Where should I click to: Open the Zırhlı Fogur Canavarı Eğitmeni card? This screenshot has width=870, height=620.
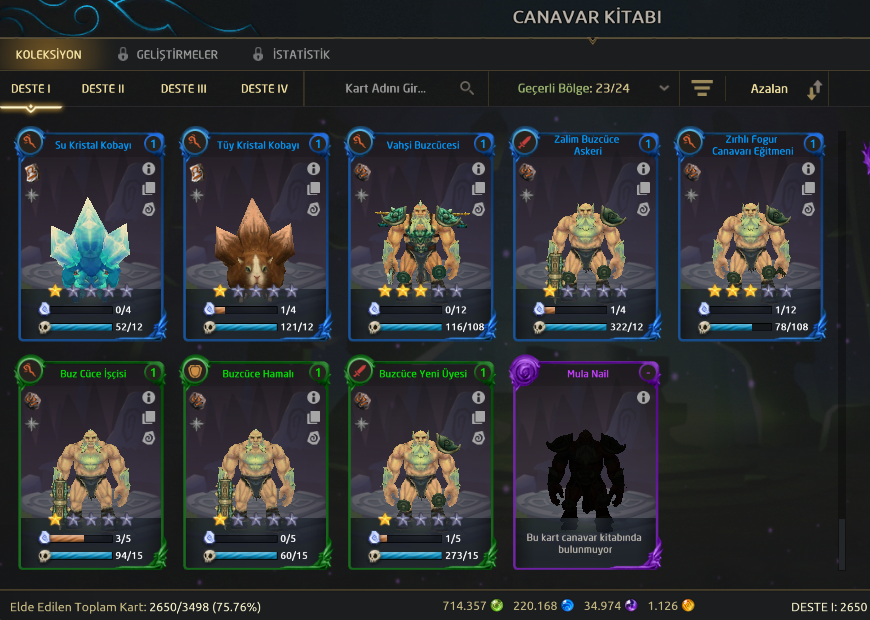click(x=751, y=234)
